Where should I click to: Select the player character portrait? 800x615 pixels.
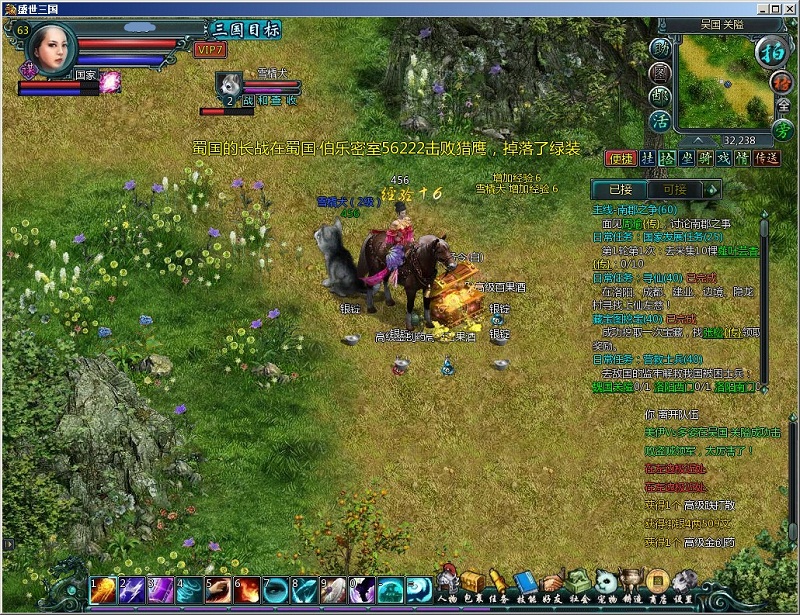(x=52, y=44)
